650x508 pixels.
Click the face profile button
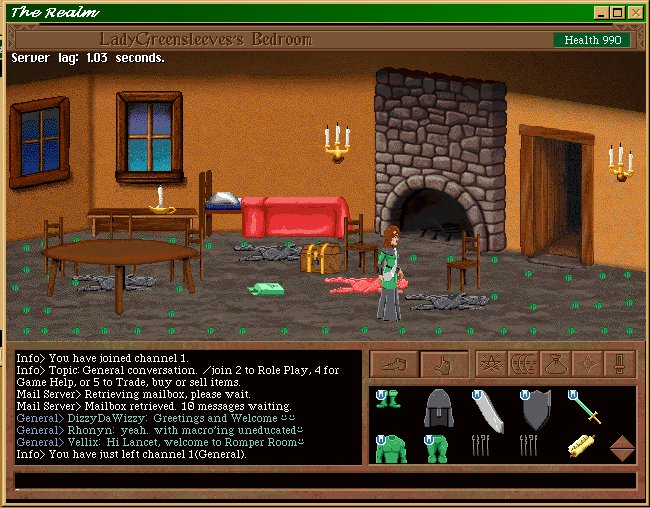[521, 364]
